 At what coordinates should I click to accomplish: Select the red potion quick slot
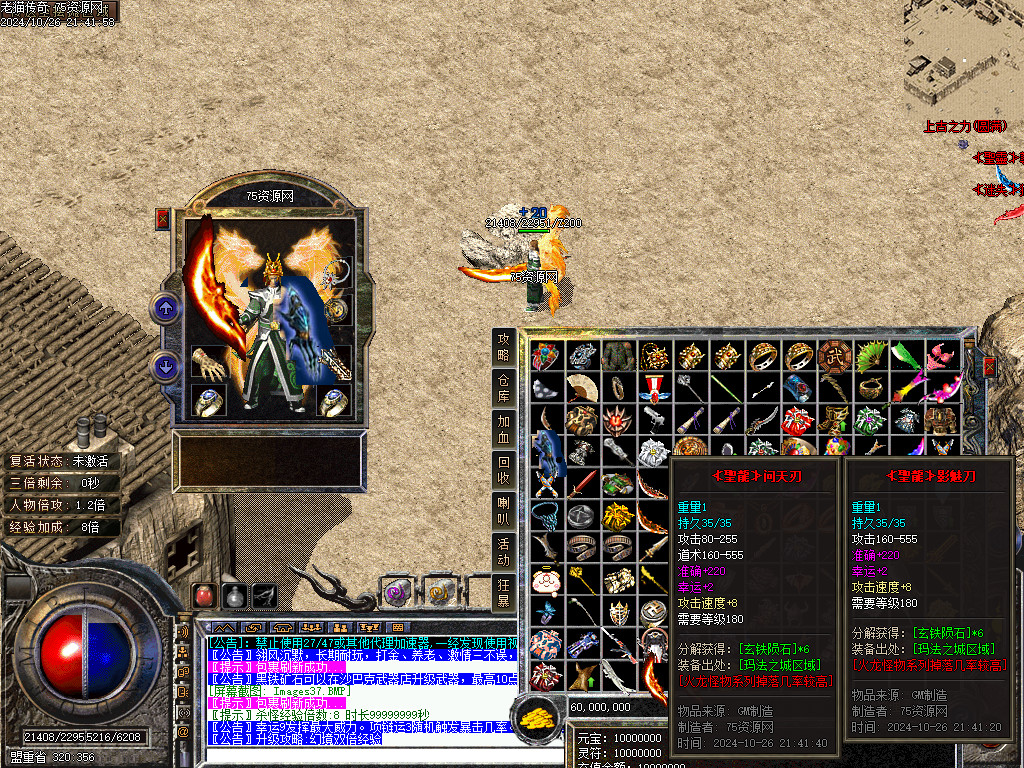[204, 595]
